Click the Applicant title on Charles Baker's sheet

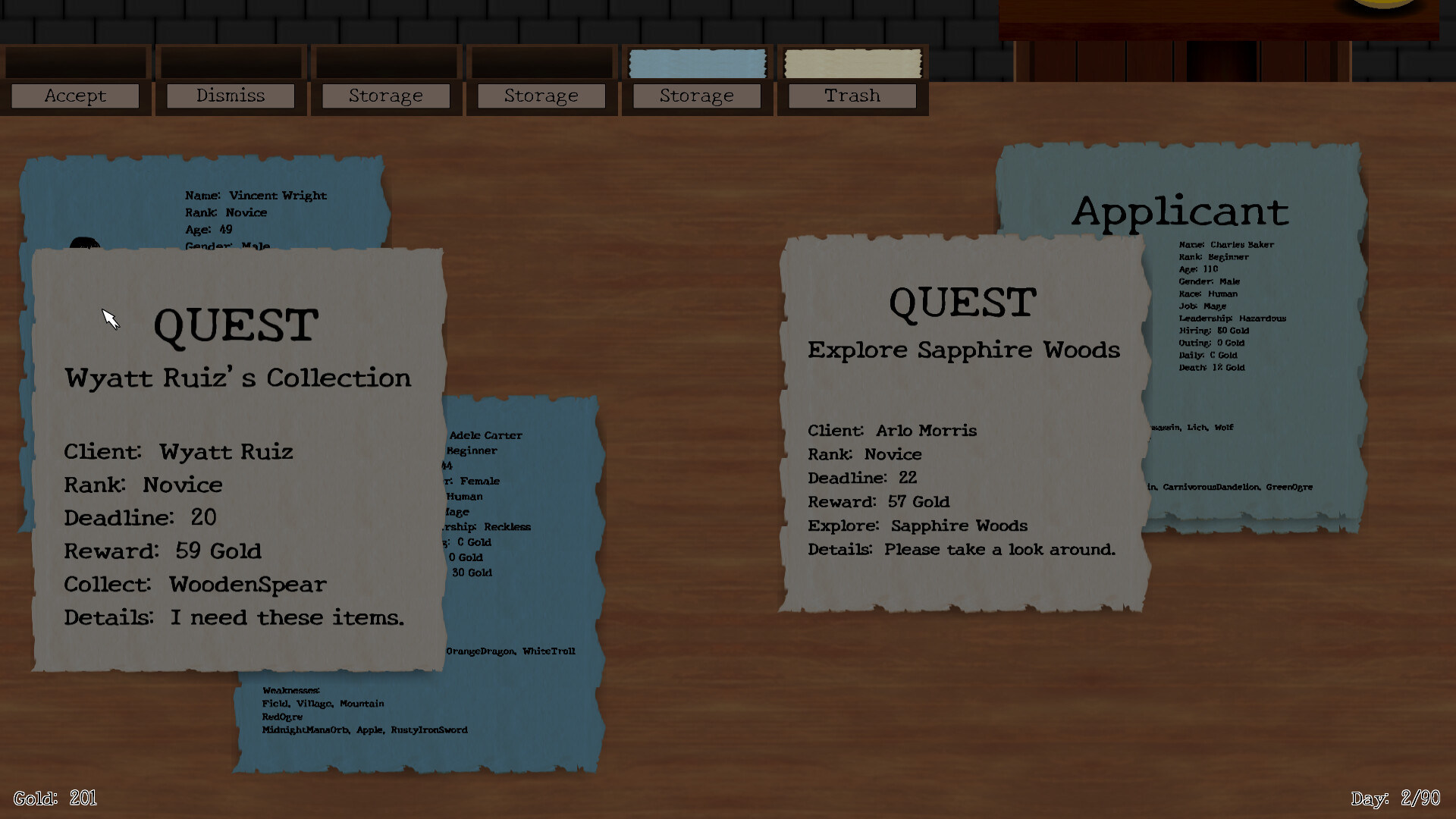1180,212
